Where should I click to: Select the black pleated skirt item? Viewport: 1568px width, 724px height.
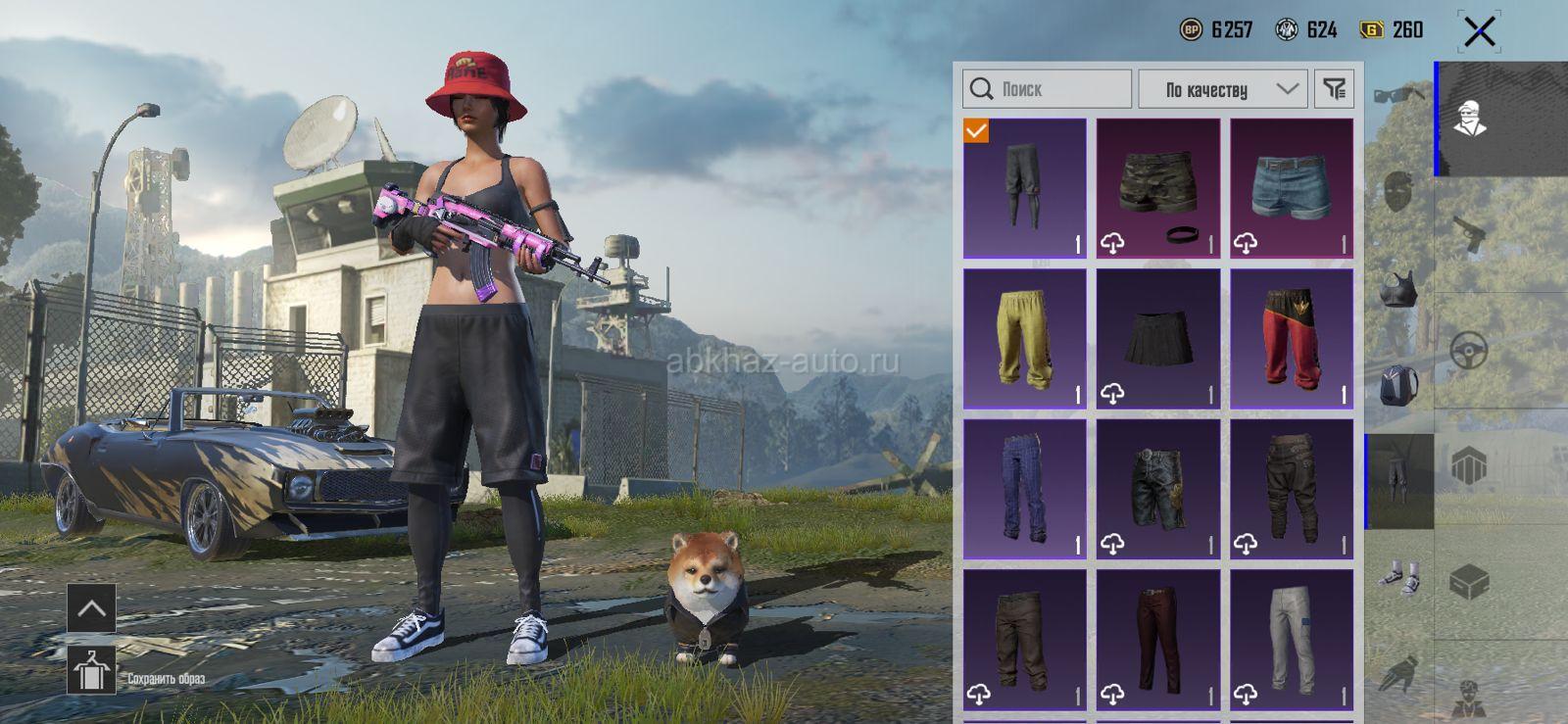click(1158, 339)
